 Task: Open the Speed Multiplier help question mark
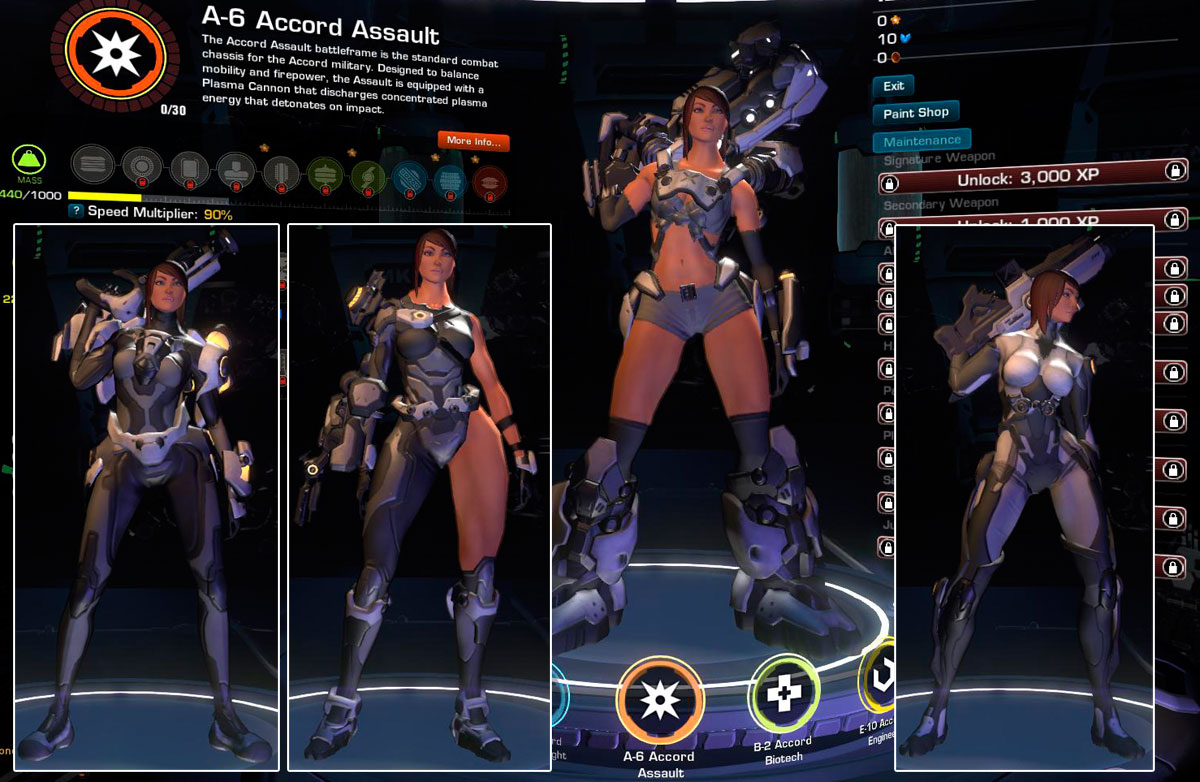pos(75,212)
